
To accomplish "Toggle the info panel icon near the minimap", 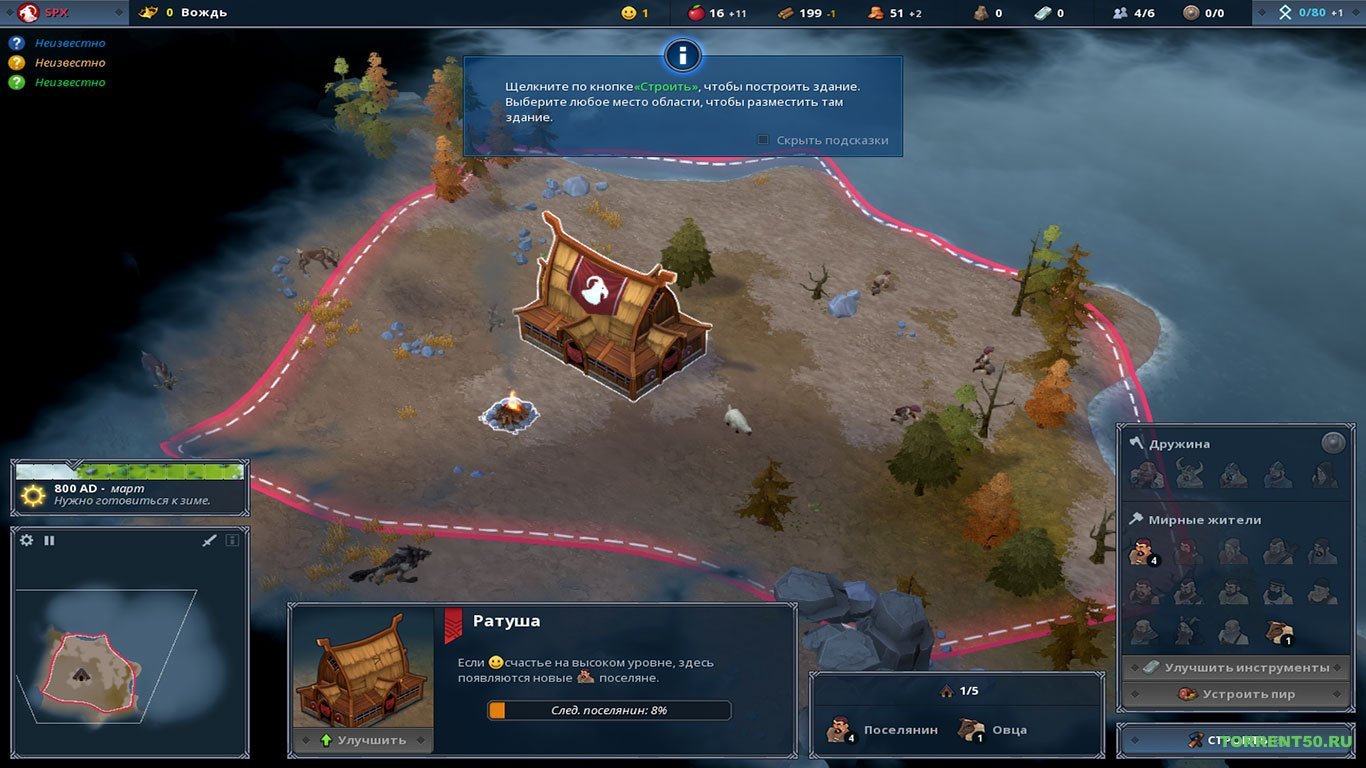I will point(231,539).
